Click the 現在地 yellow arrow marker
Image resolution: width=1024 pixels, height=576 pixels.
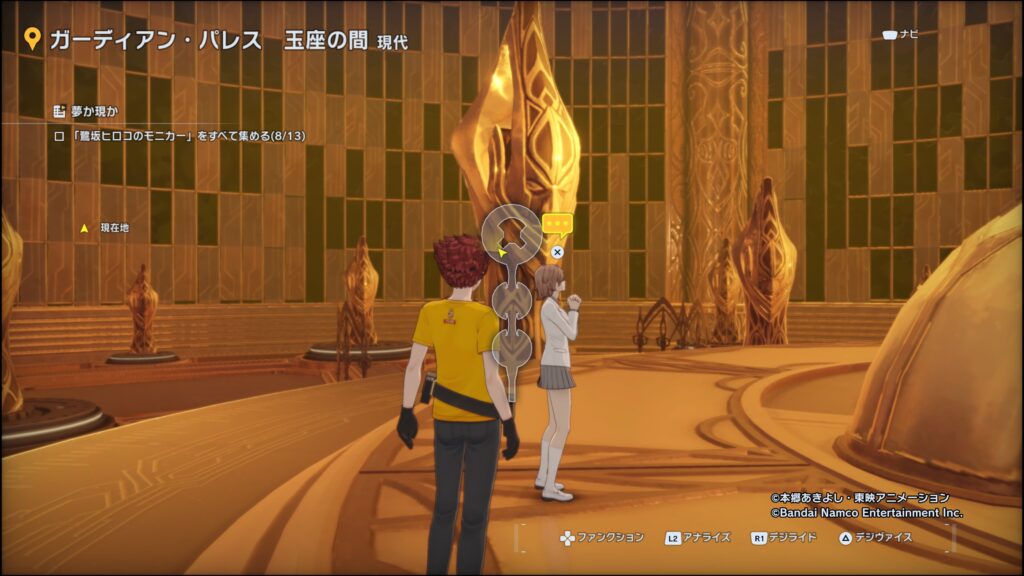(85, 228)
